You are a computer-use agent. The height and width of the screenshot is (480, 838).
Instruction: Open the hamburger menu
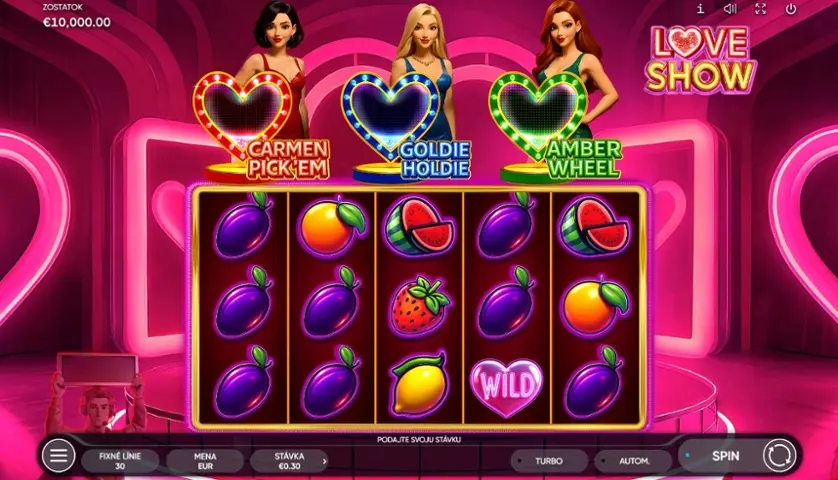click(58, 456)
